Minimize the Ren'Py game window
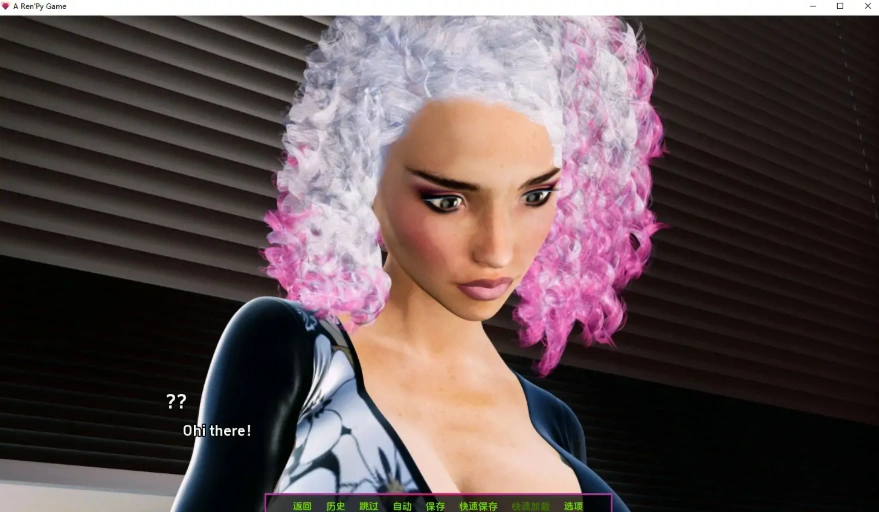 (813, 6)
